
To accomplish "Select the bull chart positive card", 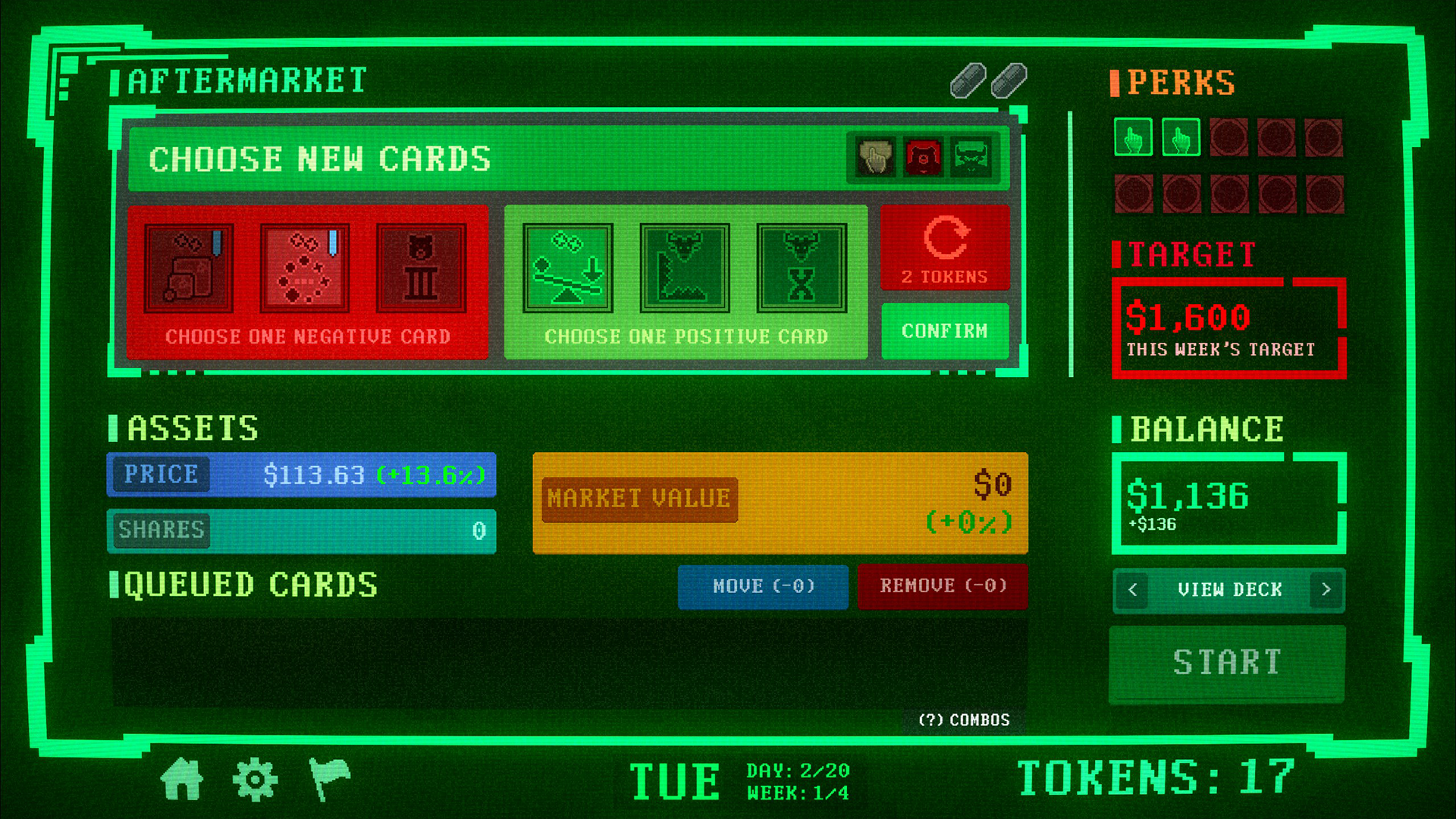I will tap(682, 269).
